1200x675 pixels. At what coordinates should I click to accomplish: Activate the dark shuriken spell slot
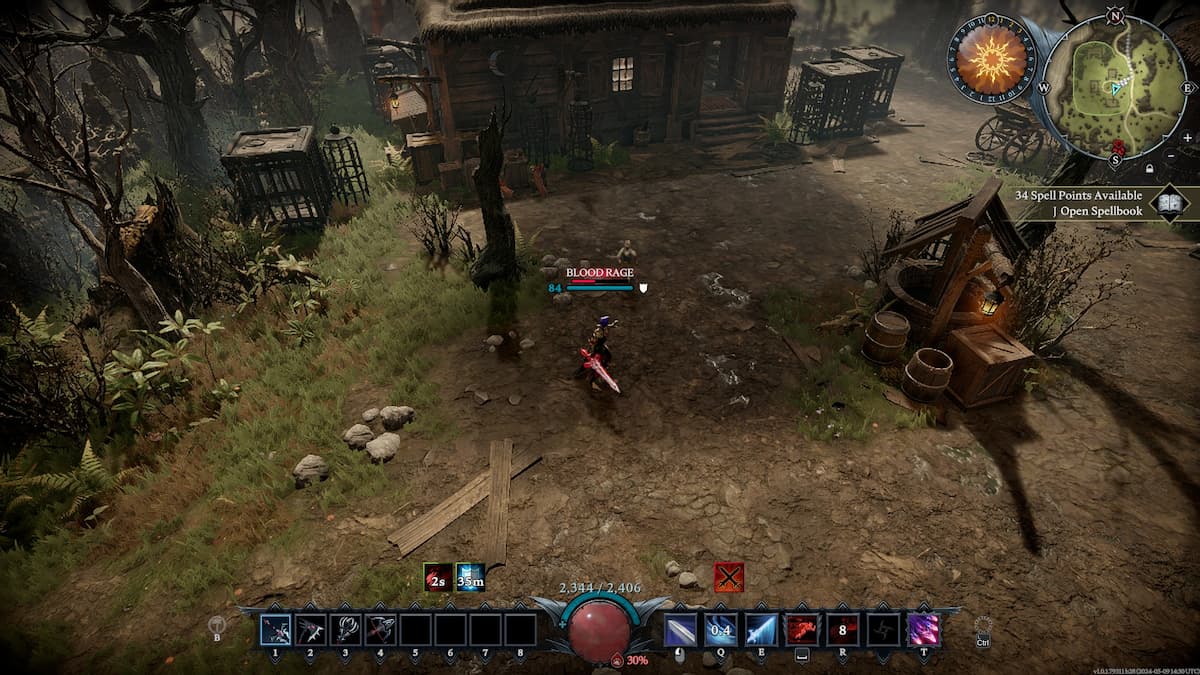coord(882,630)
